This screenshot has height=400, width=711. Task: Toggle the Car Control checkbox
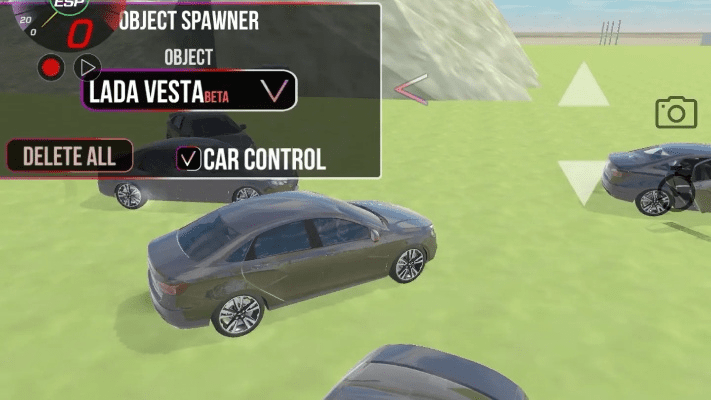(x=188, y=158)
